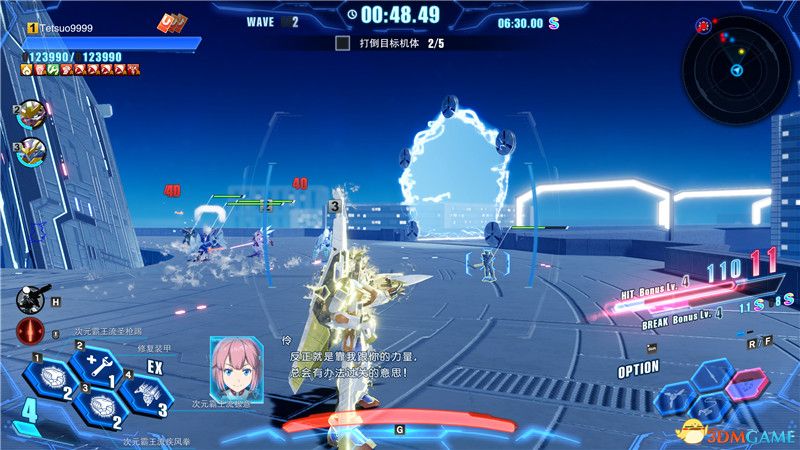Click the defeat-target objective checkbox

tap(342, 43)
